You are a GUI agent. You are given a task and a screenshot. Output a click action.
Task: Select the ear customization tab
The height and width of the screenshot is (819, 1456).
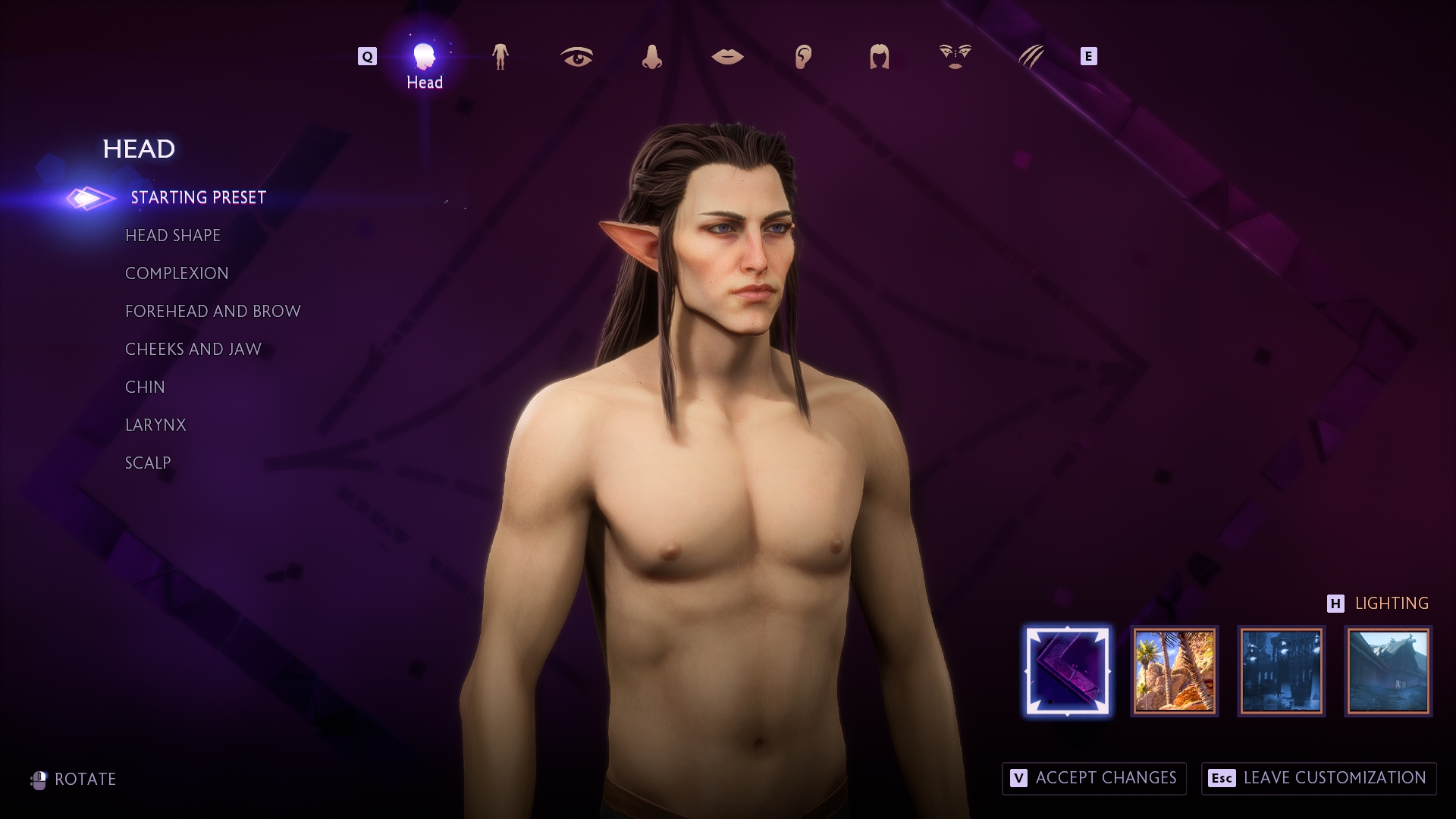pos(803,57)
